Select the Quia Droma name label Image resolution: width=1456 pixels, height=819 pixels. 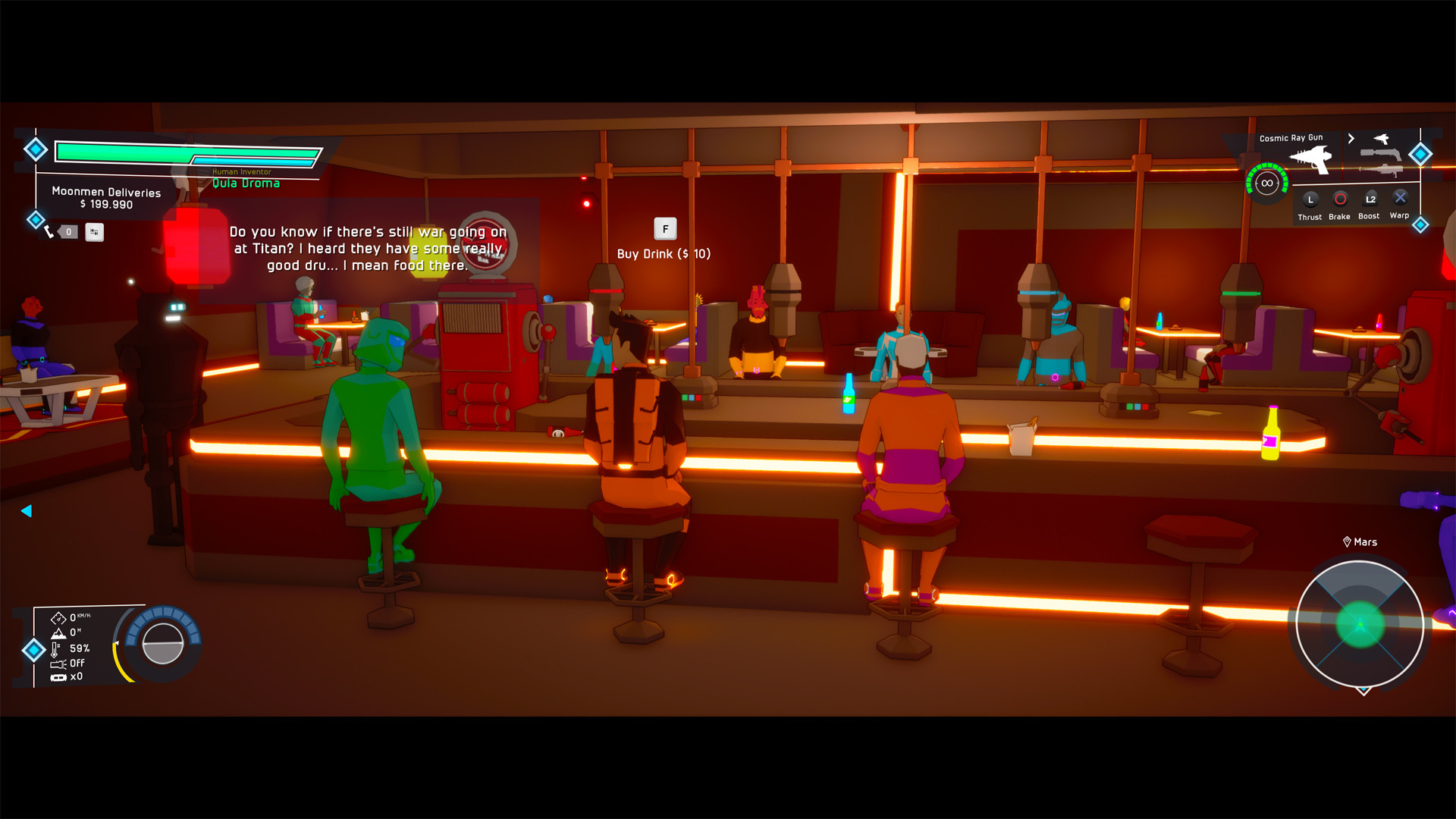(x=248, y=184)
